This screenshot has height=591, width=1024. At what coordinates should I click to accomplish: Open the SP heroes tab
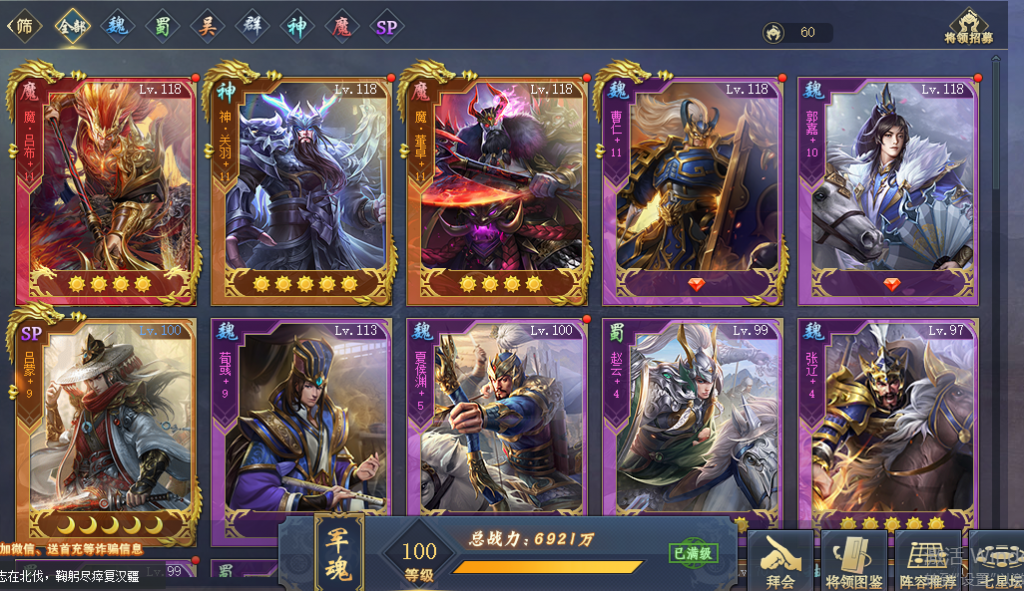tap(386, 27)
